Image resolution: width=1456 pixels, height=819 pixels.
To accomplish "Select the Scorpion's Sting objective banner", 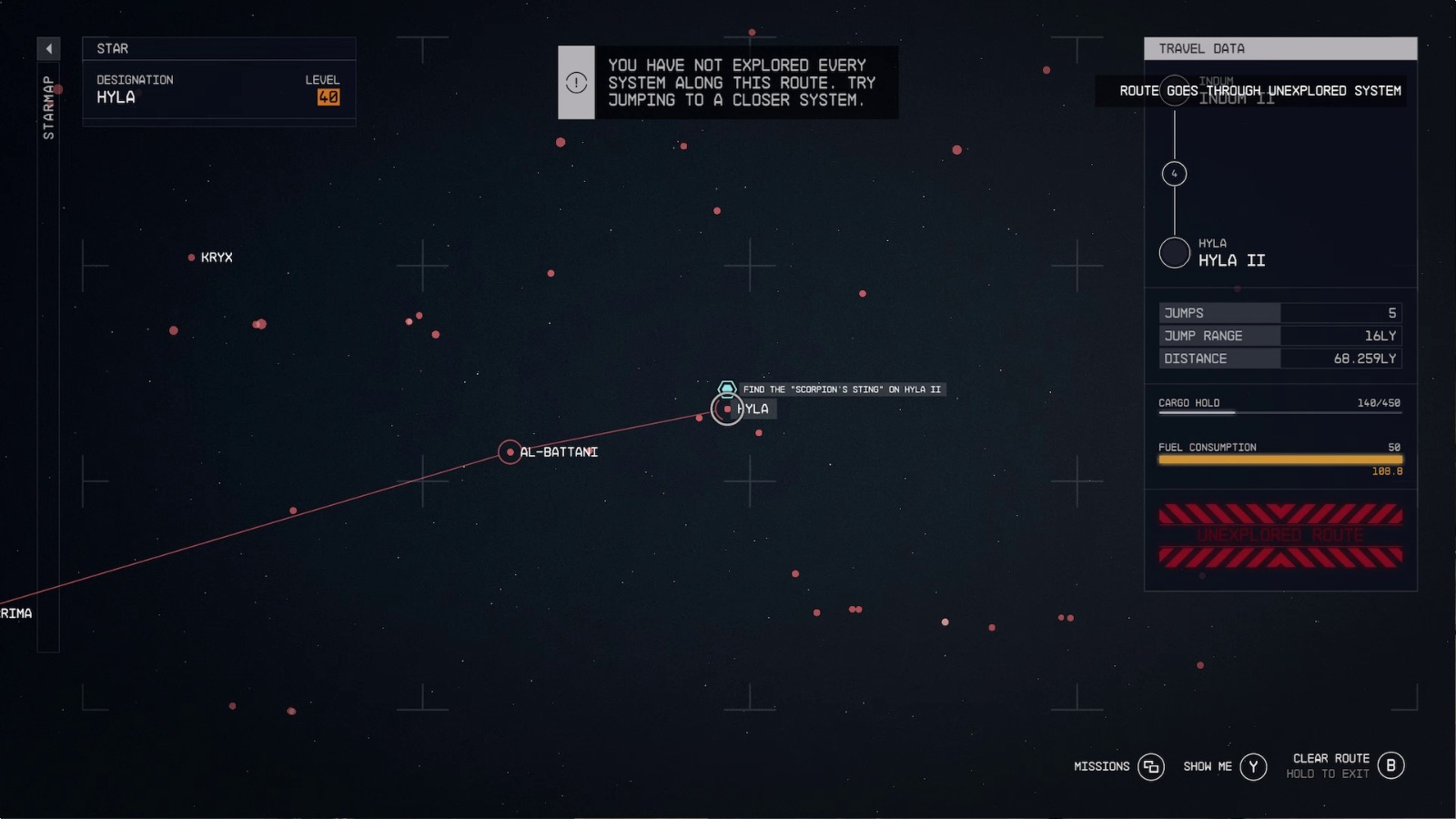I will pos(842,389).
